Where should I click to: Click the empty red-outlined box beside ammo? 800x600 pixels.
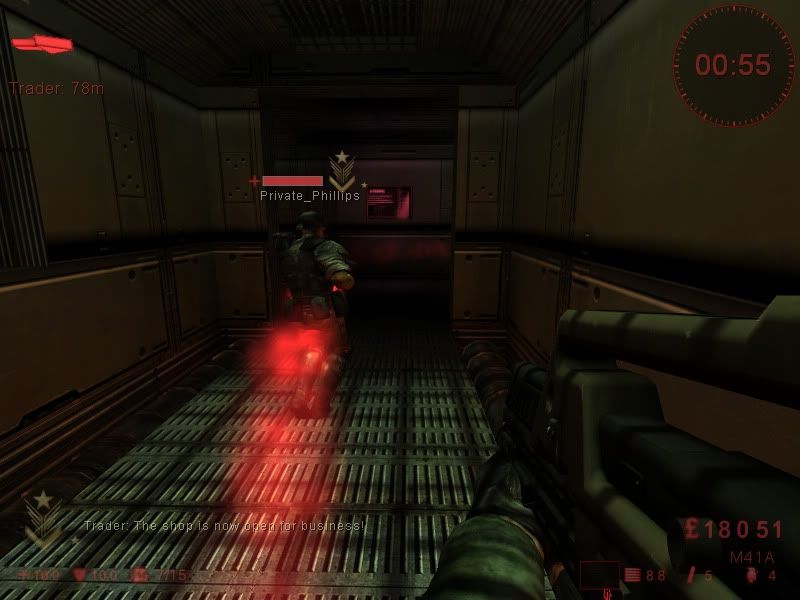tap(598, 575)
